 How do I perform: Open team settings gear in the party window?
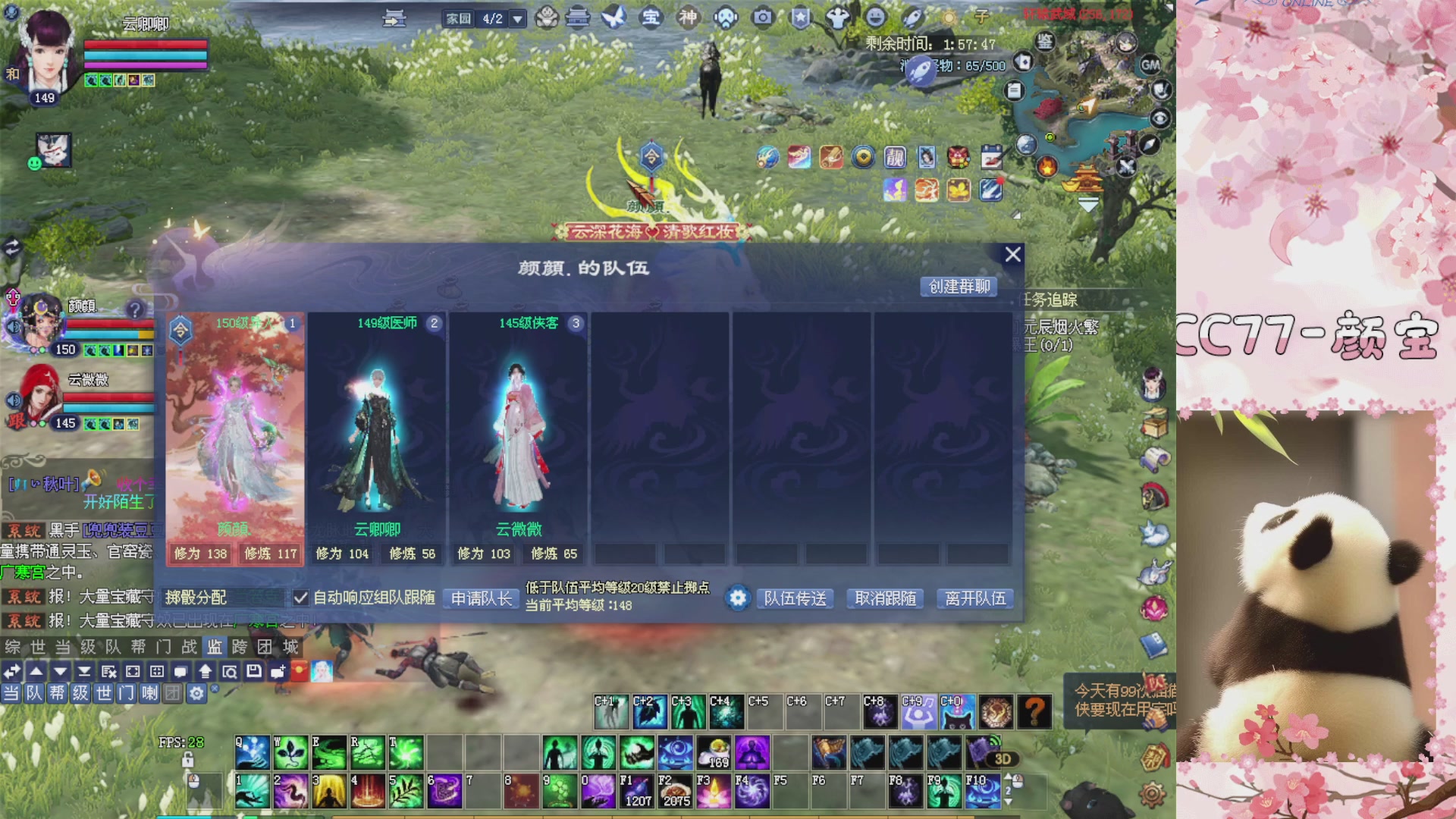tap(736, 598)
